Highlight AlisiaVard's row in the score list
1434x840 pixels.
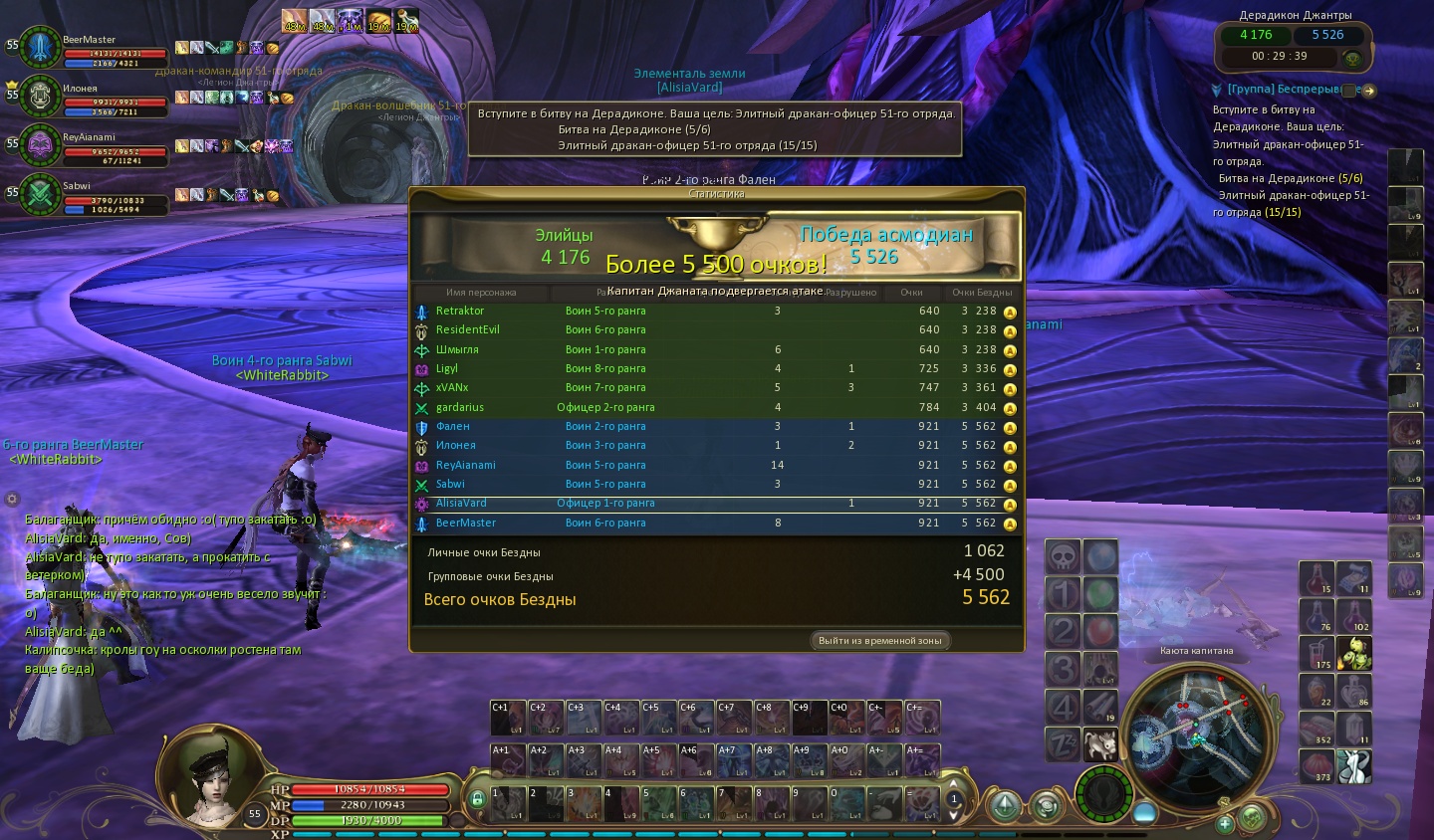point(717,504)
